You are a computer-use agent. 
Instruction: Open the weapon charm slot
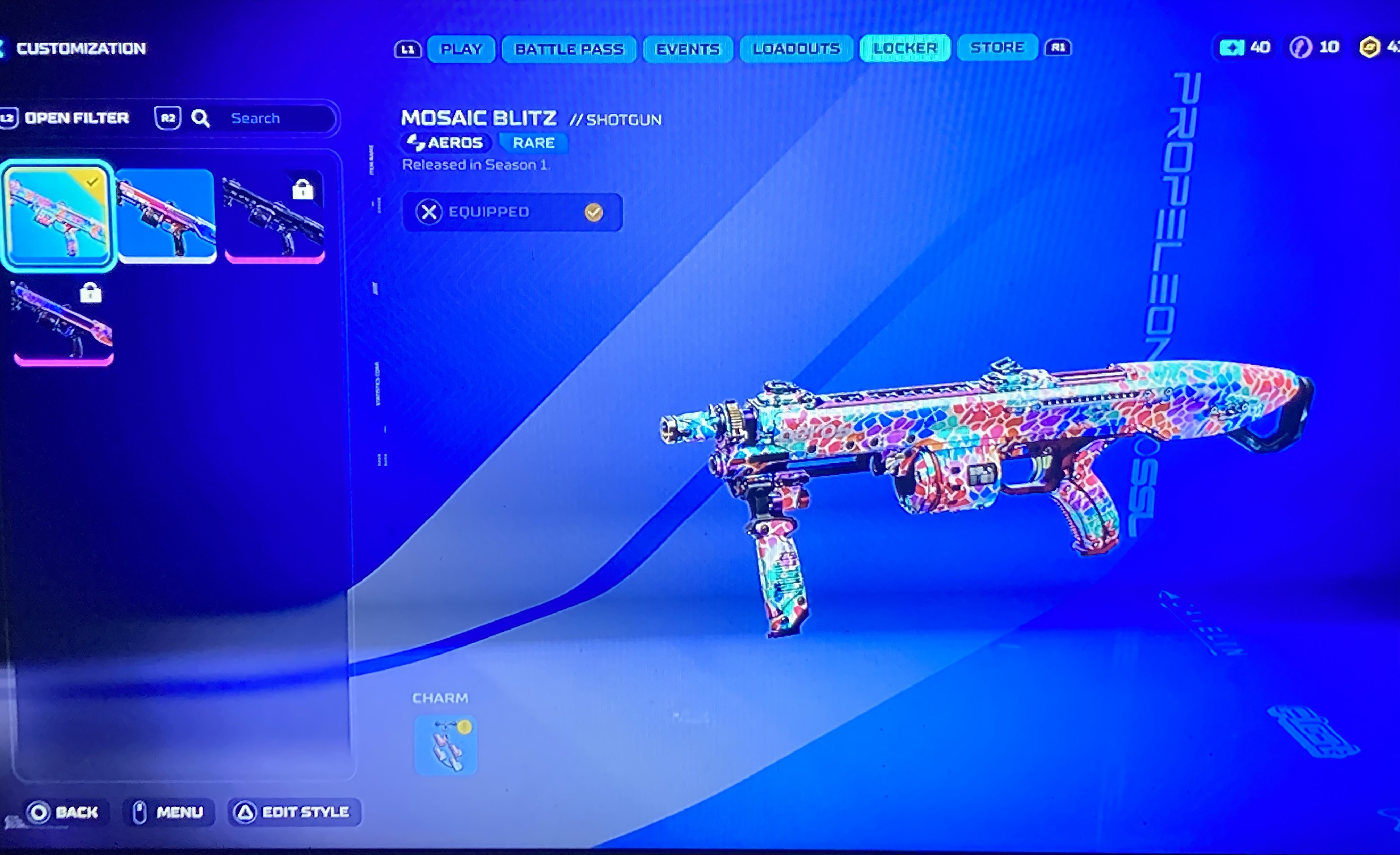(x=445, y=745)
